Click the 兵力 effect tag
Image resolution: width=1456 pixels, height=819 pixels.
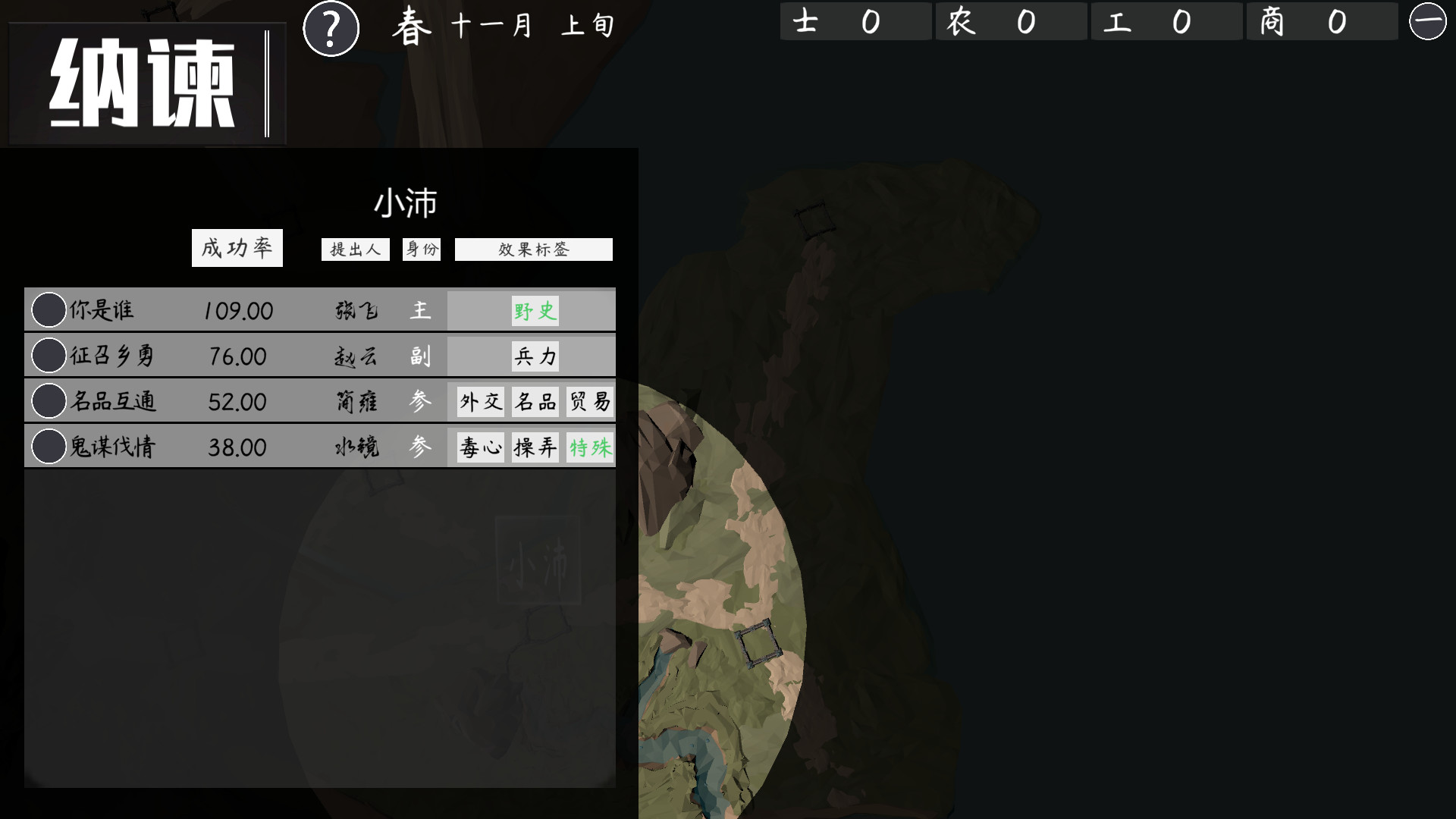click(535, 356)
